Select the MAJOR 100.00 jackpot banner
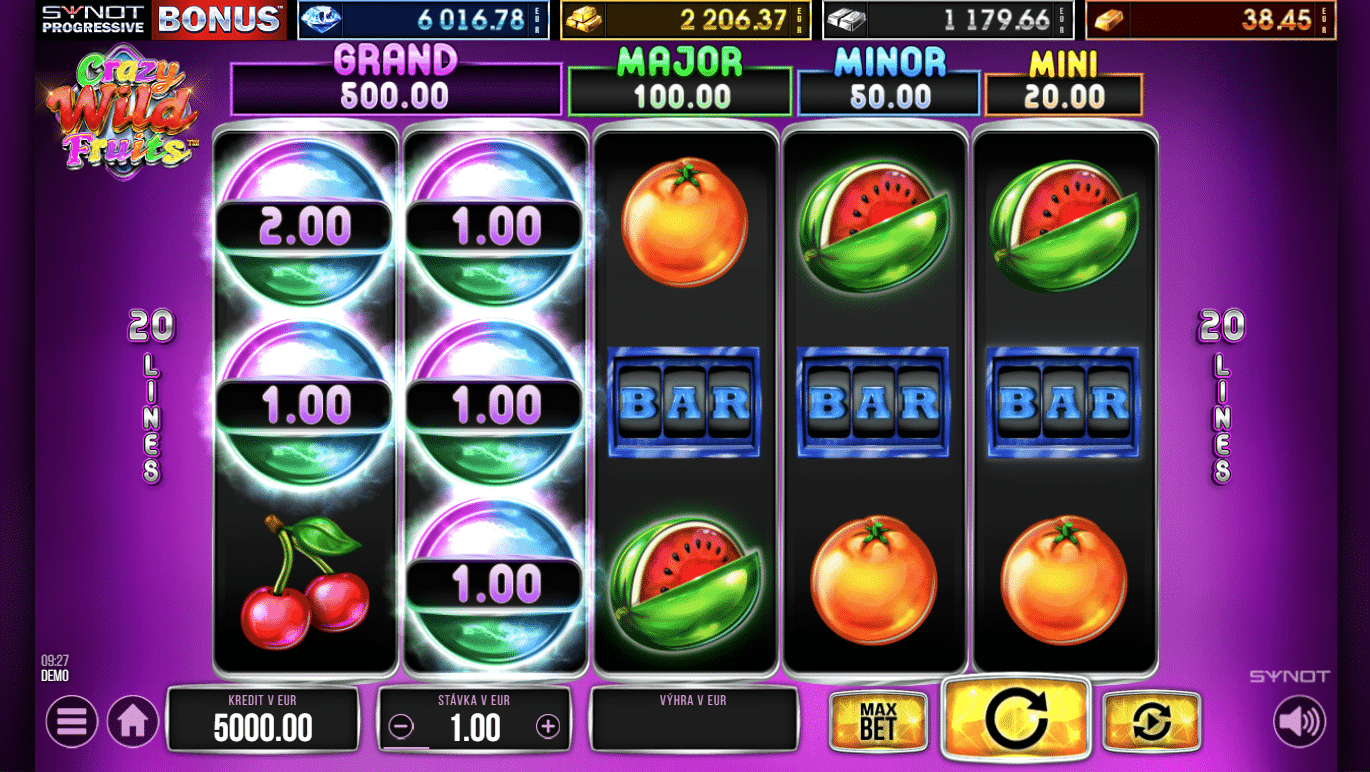Viewport: 1370px width, 772px height. pyautogui.click(x=680, y=87)
